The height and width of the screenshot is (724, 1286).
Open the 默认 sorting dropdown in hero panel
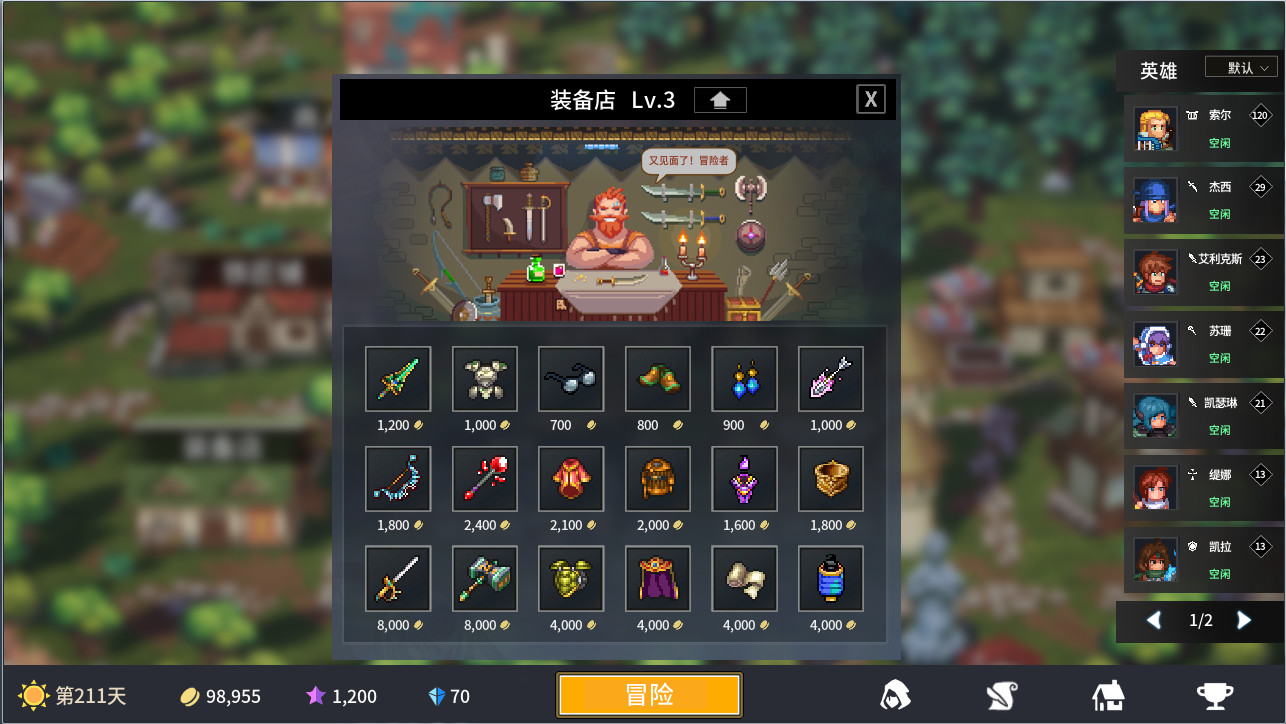pyautogui.click(x=1241, y=67)
